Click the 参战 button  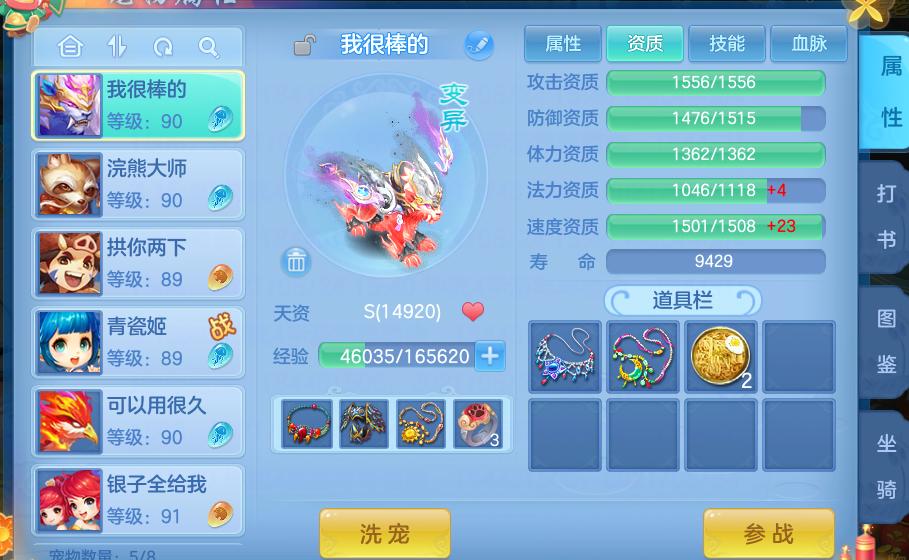768,533
